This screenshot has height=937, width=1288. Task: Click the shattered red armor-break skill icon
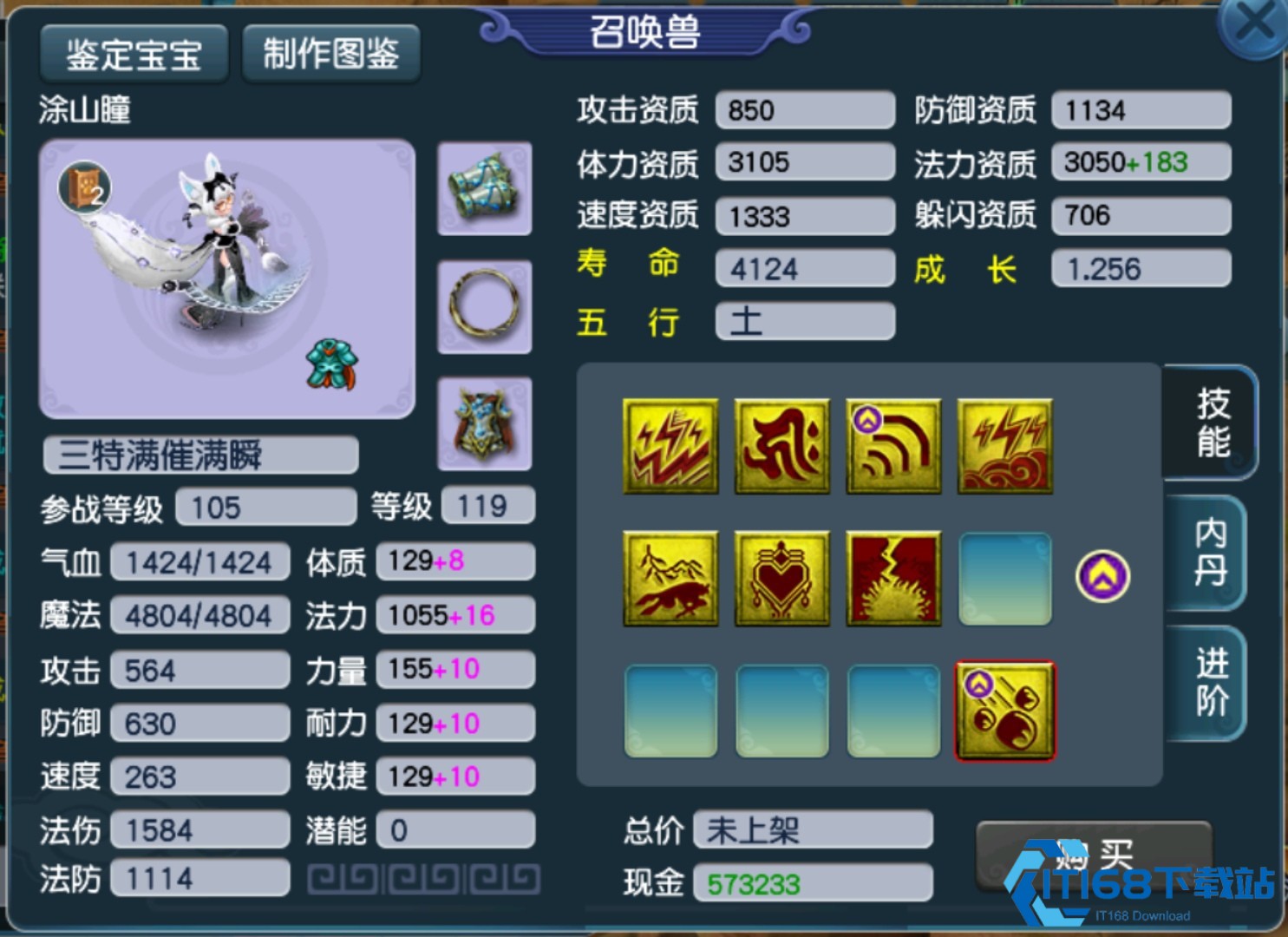892,578
